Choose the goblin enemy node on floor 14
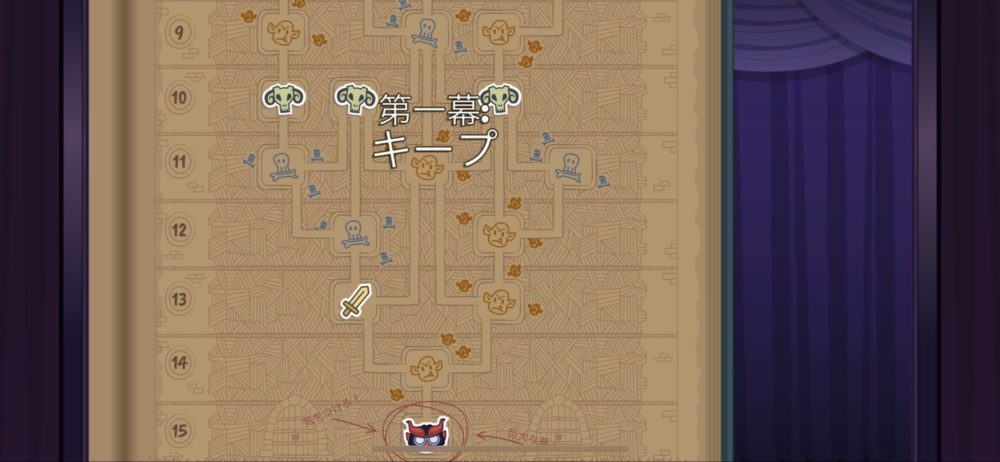This screenshot has width=1000, height=462. [x=427, y=366]
